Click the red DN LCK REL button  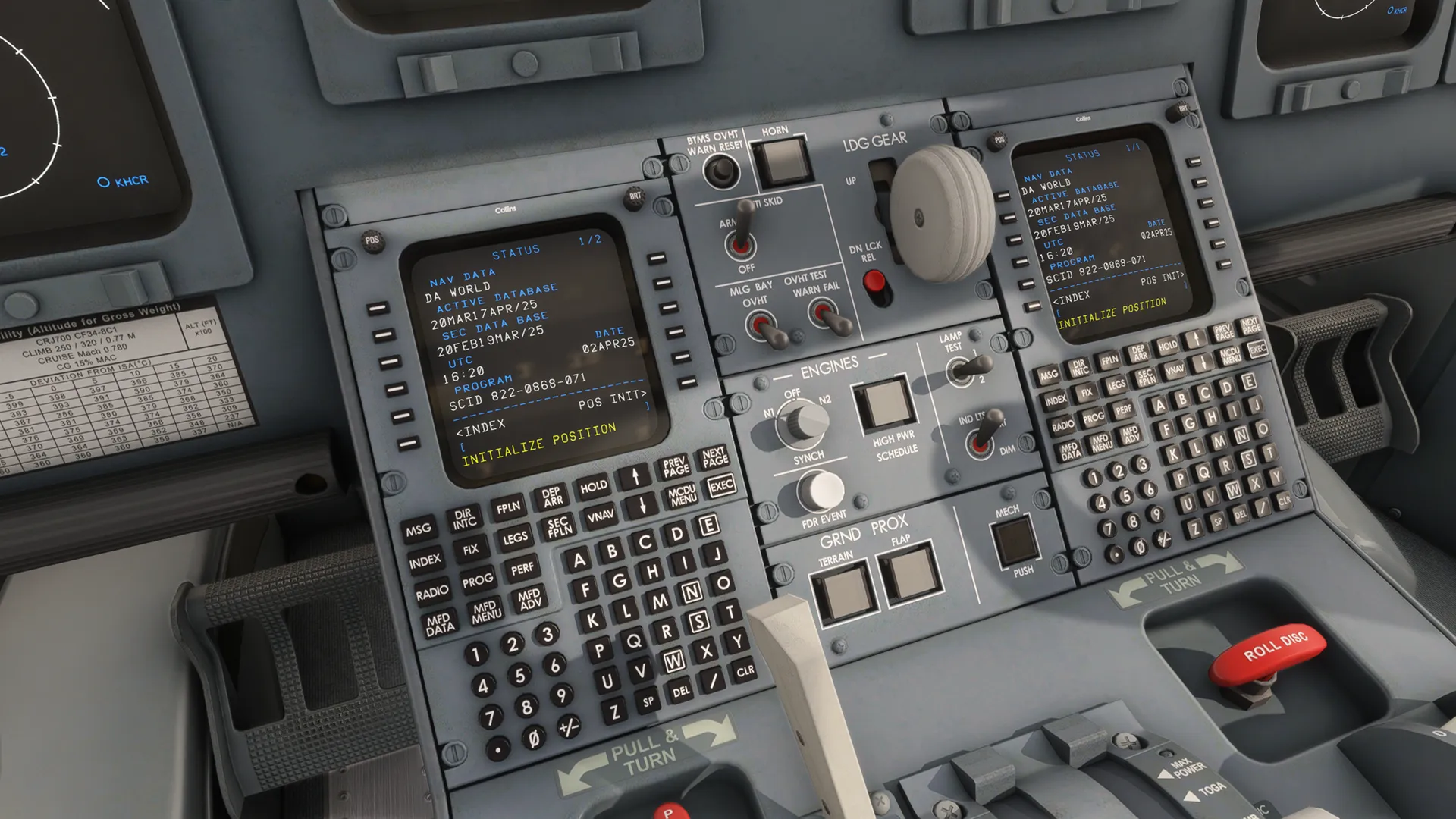tap(874, 282)
